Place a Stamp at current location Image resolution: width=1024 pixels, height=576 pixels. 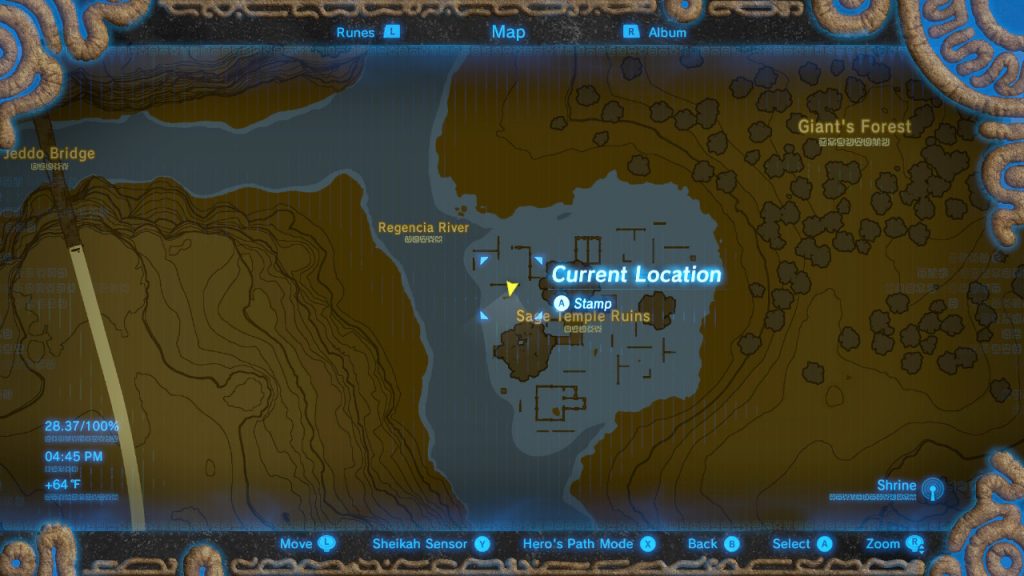583,303
